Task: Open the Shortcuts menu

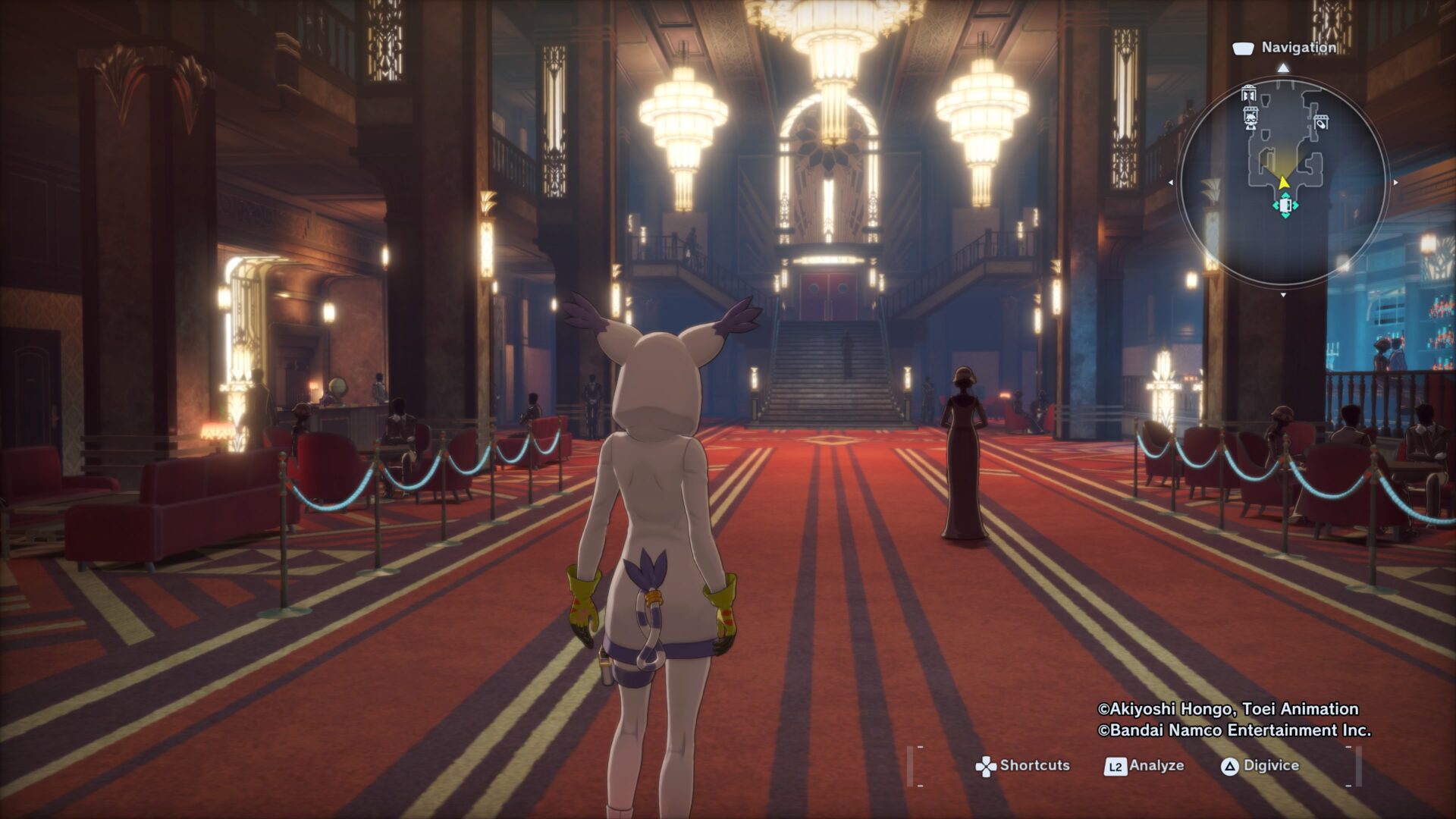Action: (x=1022, y=766)
